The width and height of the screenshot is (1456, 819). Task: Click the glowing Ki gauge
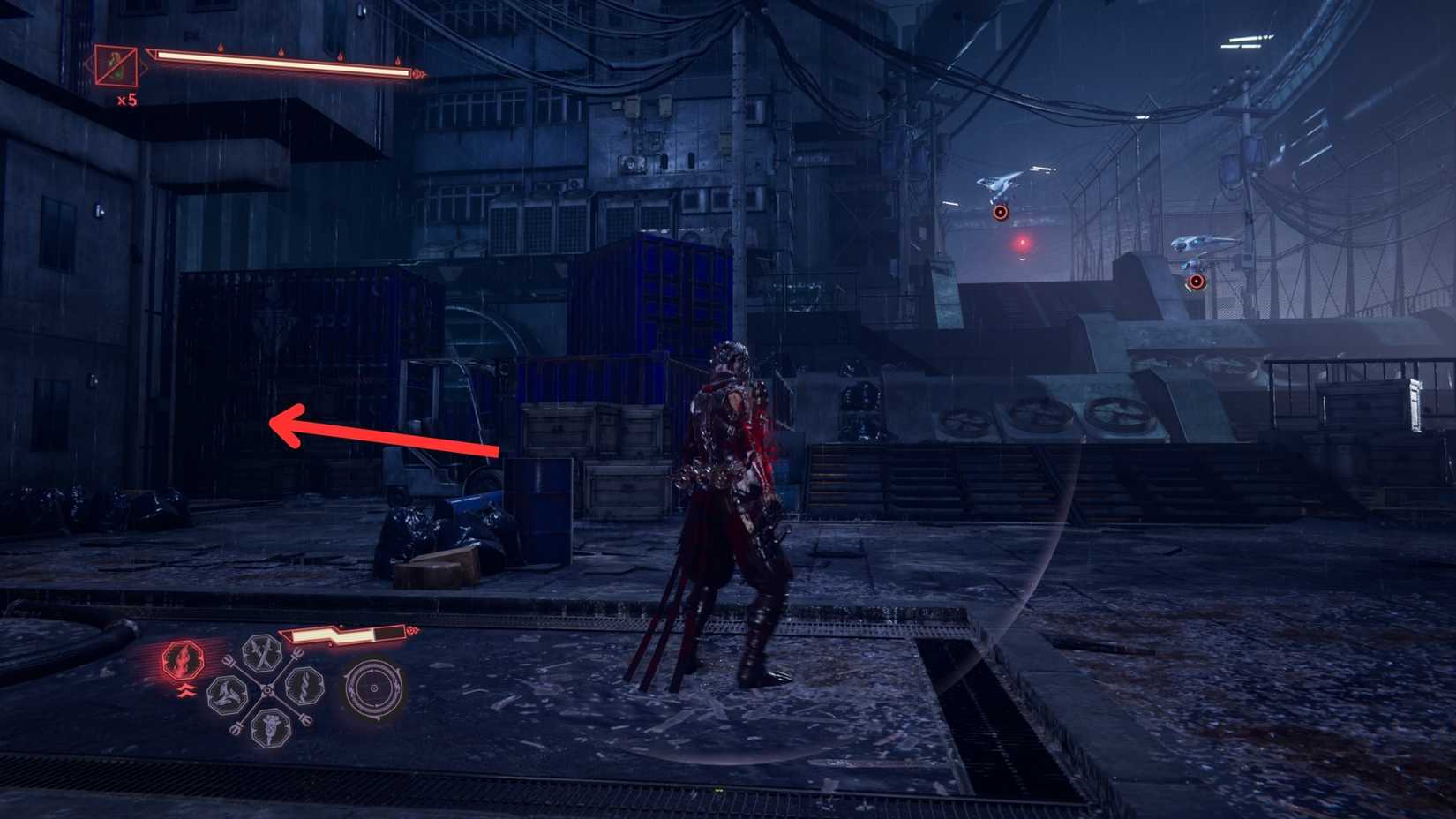point(338,635)
